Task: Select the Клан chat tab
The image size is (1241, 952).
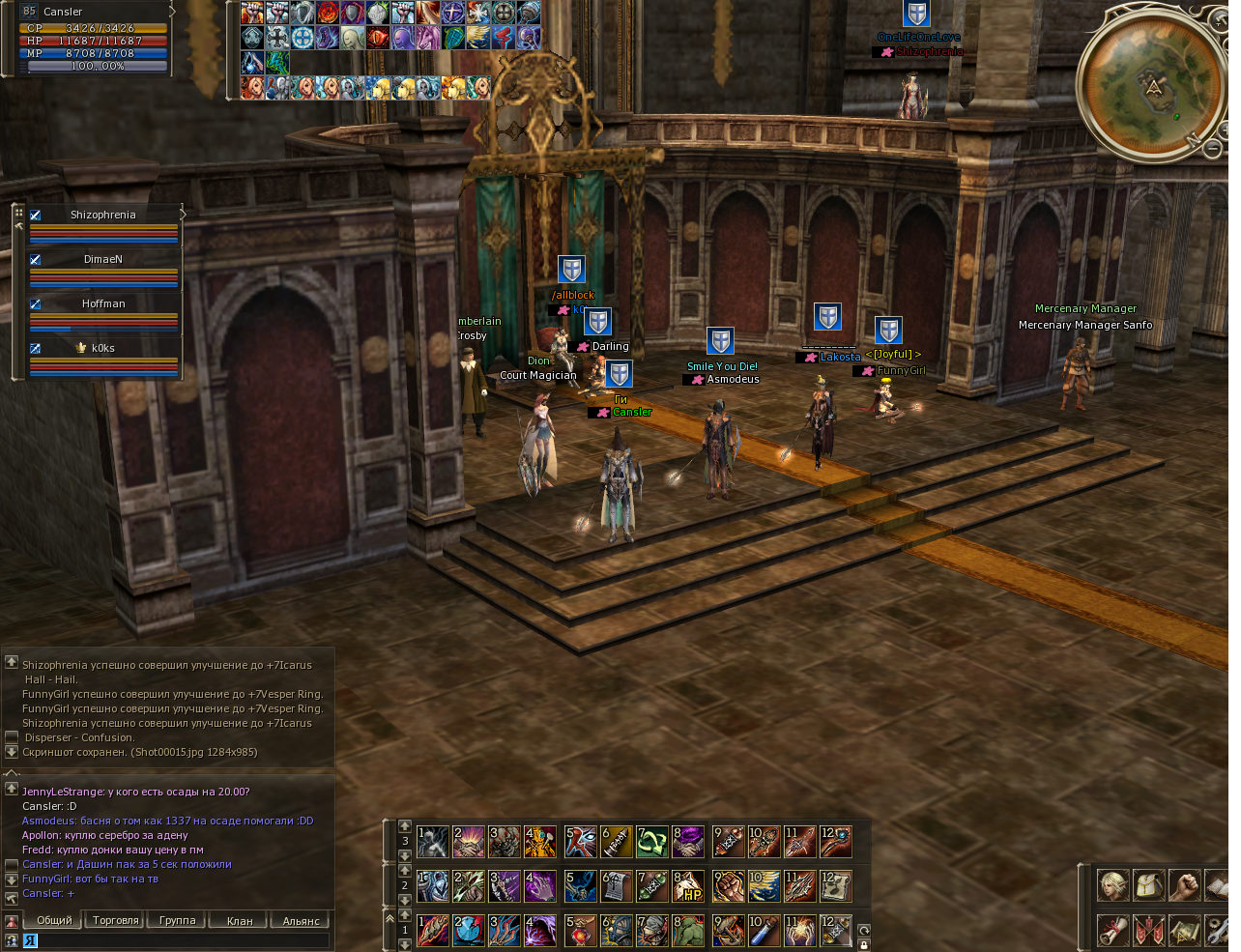Action: 240,920
